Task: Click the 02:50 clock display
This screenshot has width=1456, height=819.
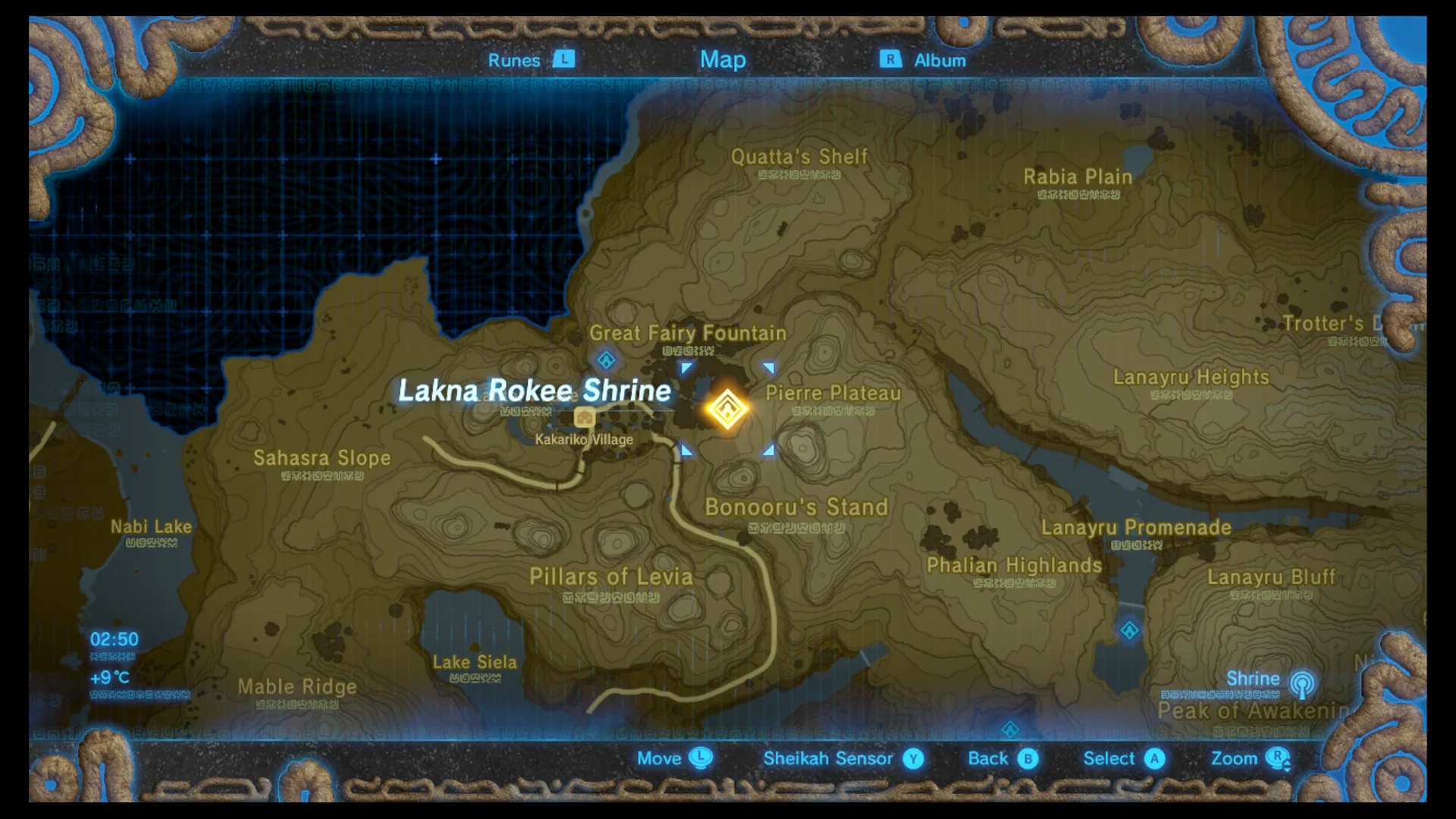Action: 112,639
